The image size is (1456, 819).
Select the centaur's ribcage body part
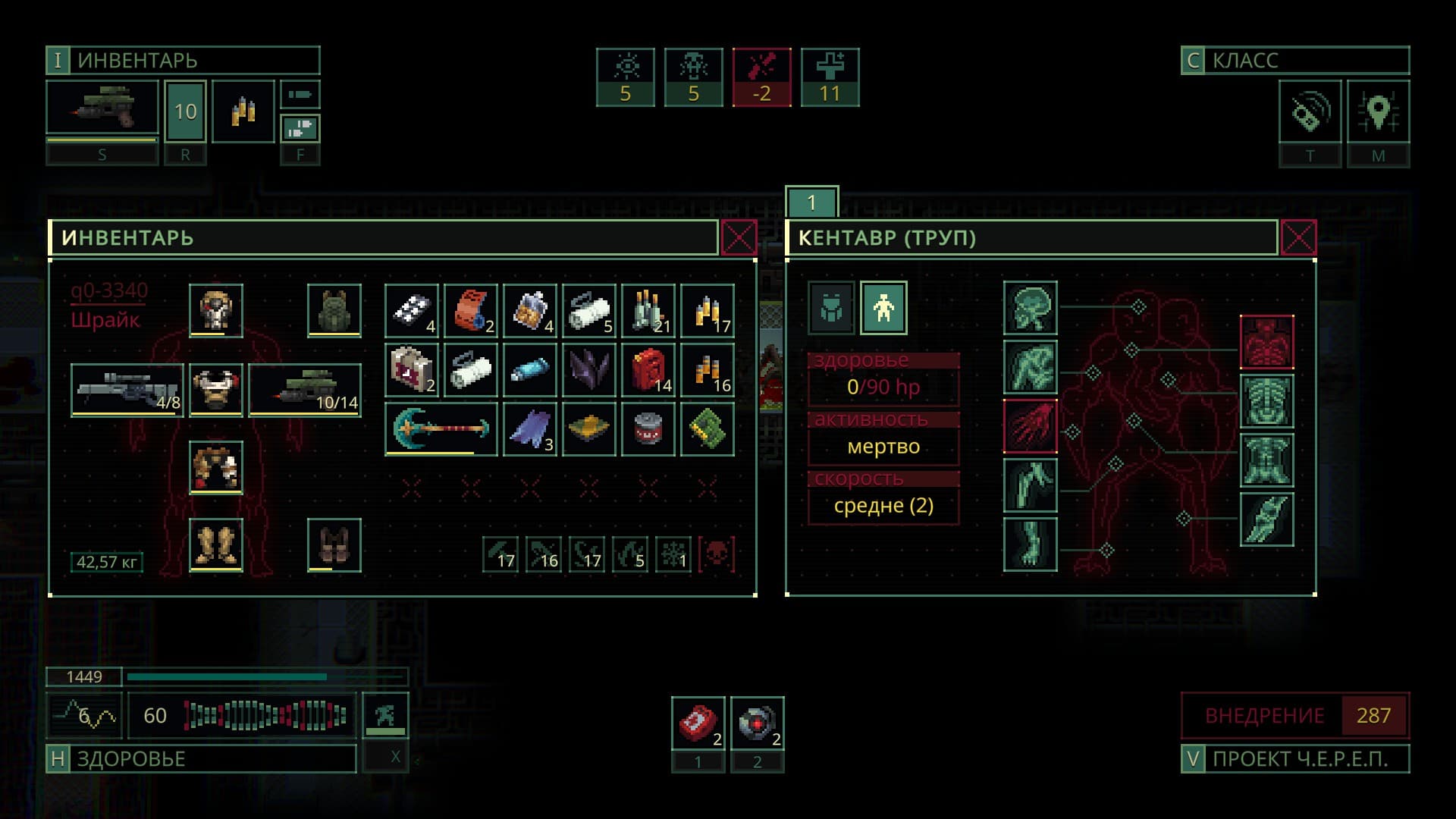[x=1266, y=400]
